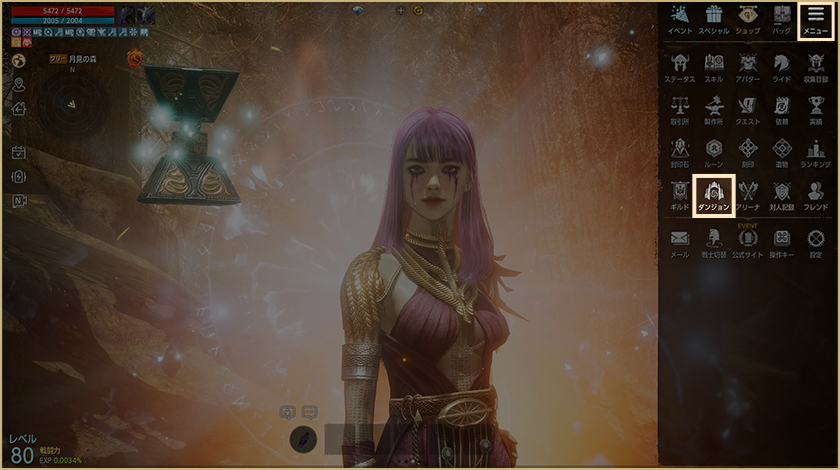
Task: Select the アバター (Avatar) menu entry
Action: pyautogui.click(x=748, y=67)
